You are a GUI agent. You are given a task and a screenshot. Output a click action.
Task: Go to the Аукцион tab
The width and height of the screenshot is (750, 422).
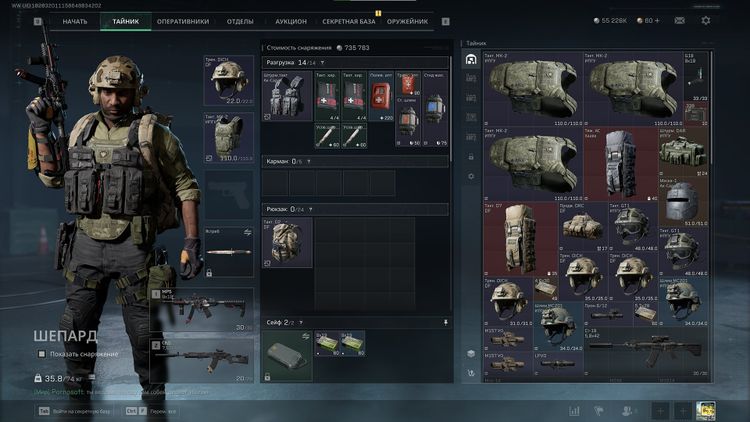tap(291, 21)
